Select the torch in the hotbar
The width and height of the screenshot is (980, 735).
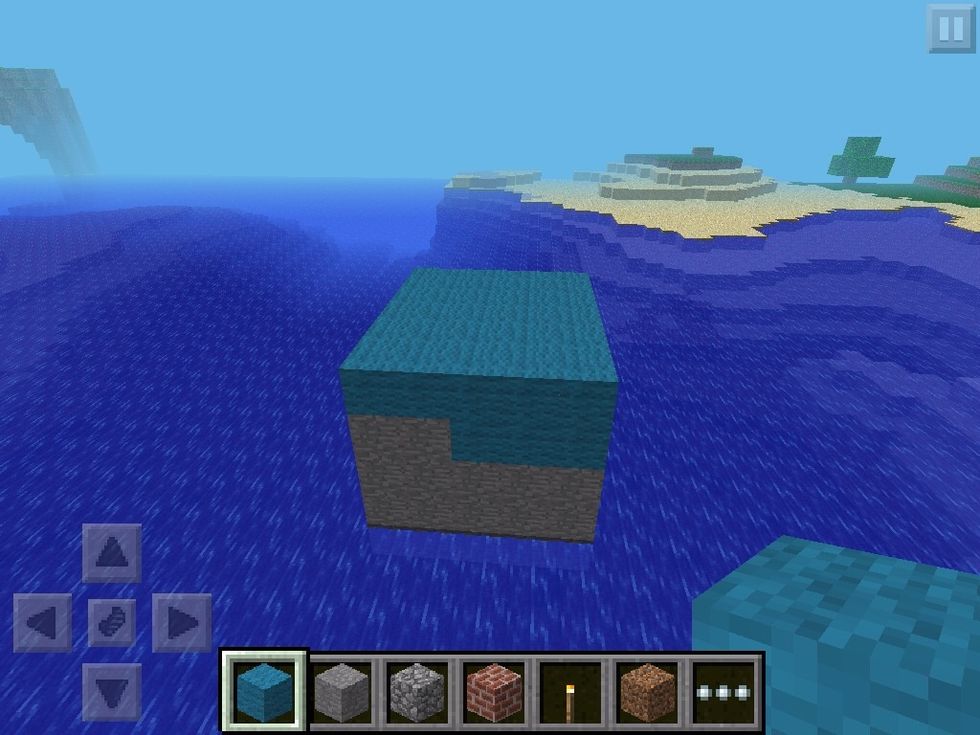tap(571, 690)
